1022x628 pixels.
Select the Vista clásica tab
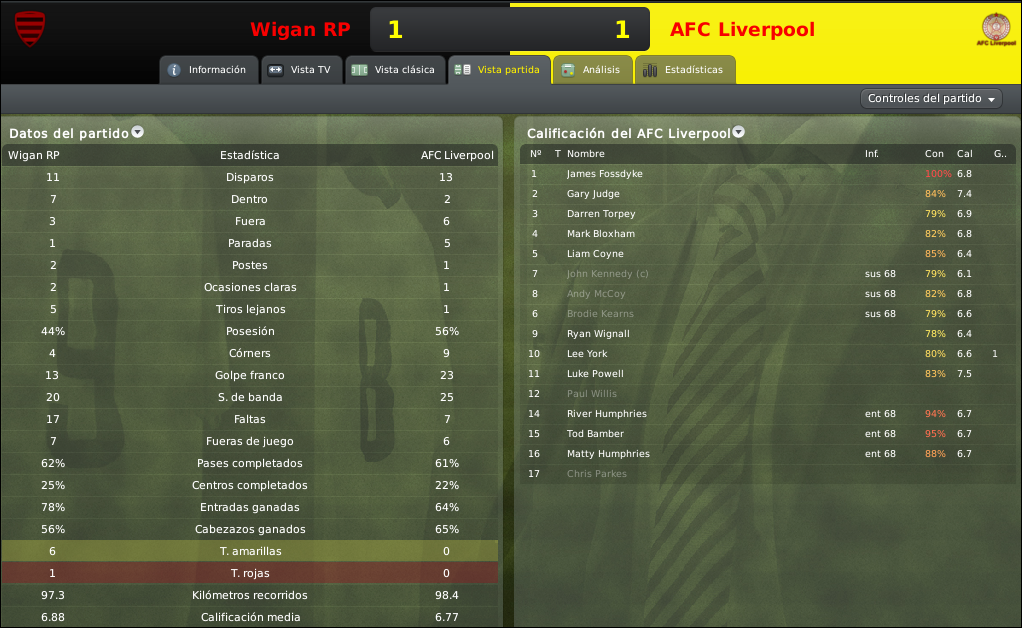pos(394,70)
